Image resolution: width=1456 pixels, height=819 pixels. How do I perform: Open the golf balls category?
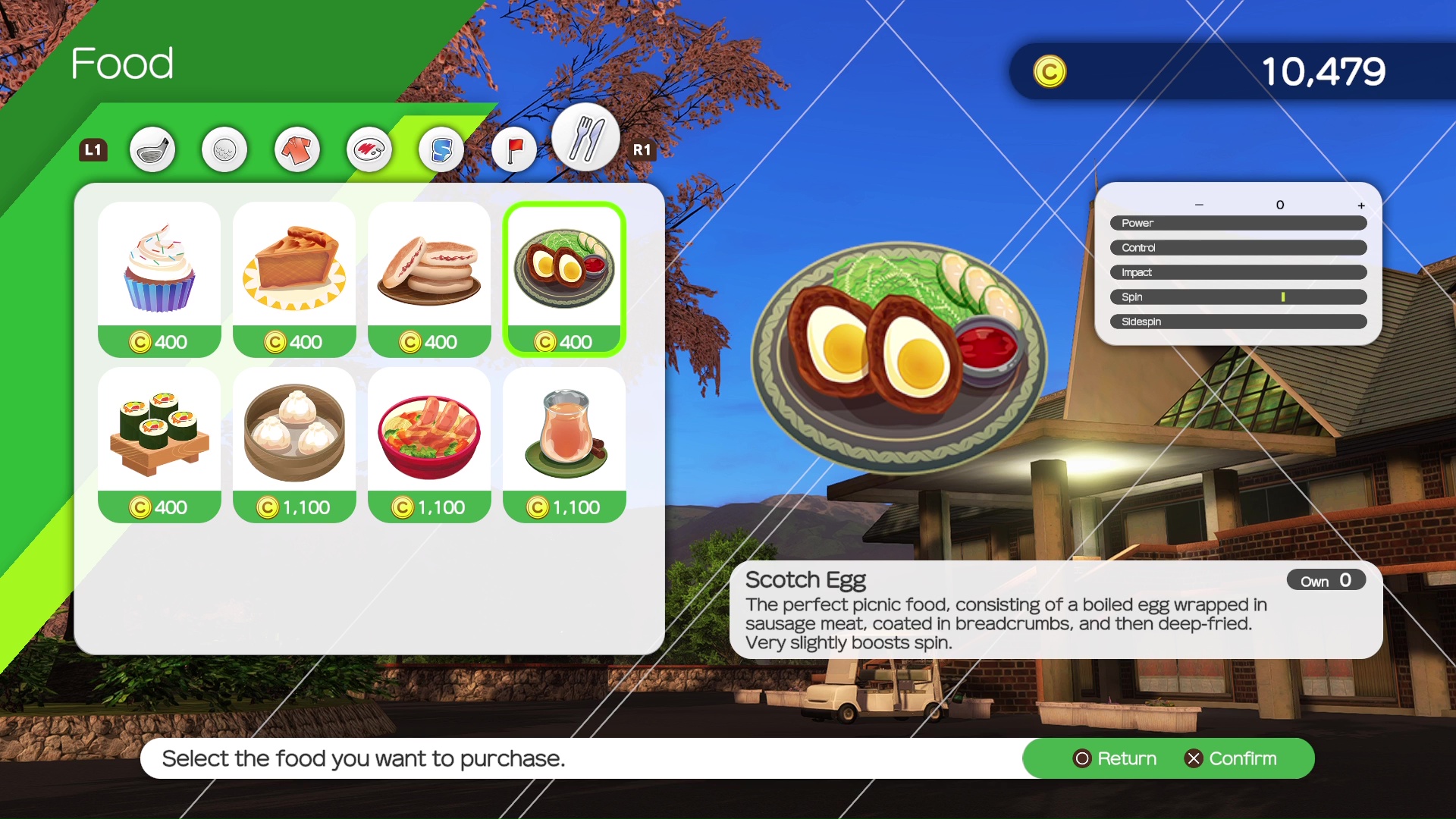(x=224, y=149)
